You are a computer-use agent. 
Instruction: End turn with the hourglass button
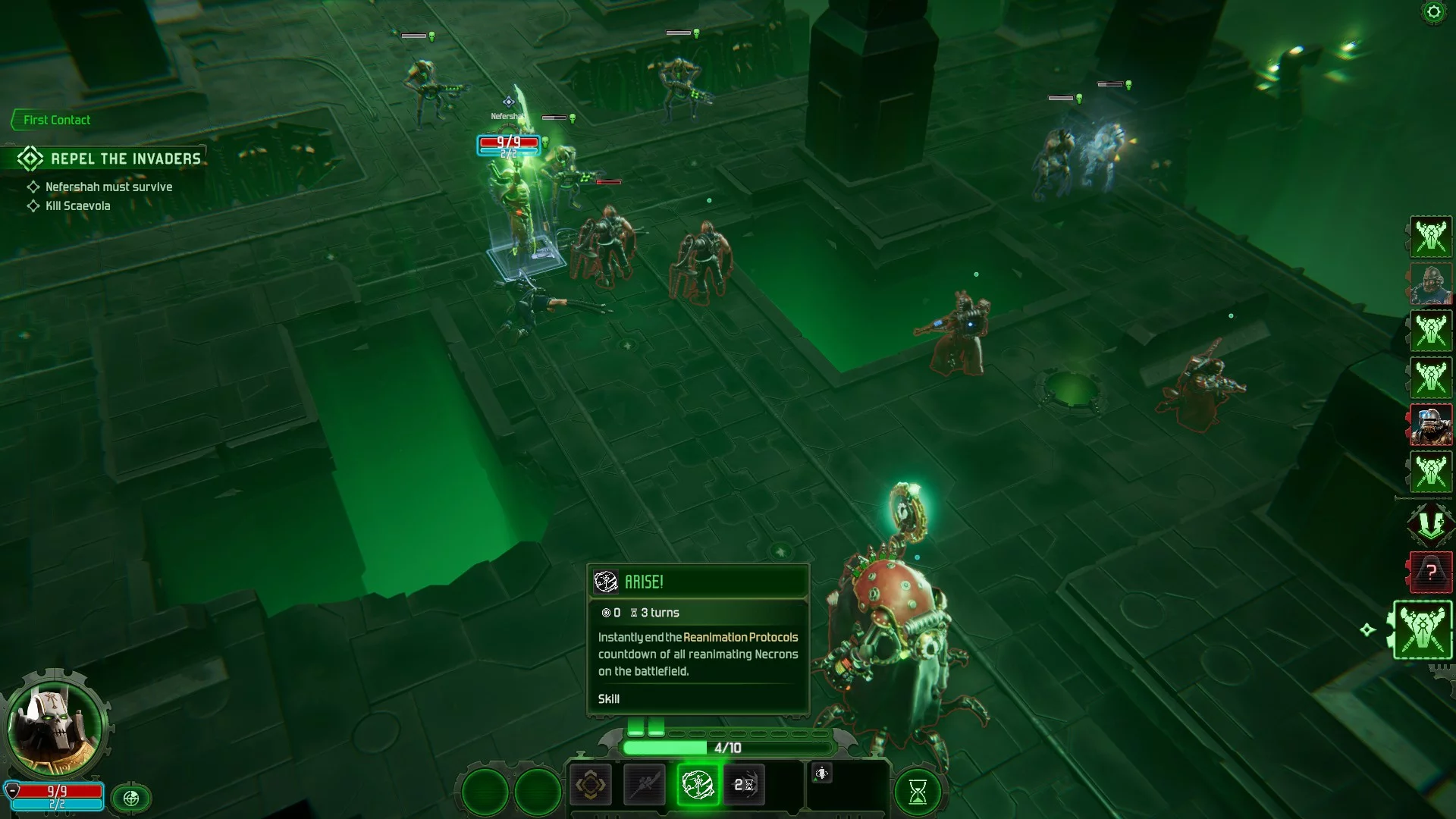pyautogui.click(x=918, y=792)
